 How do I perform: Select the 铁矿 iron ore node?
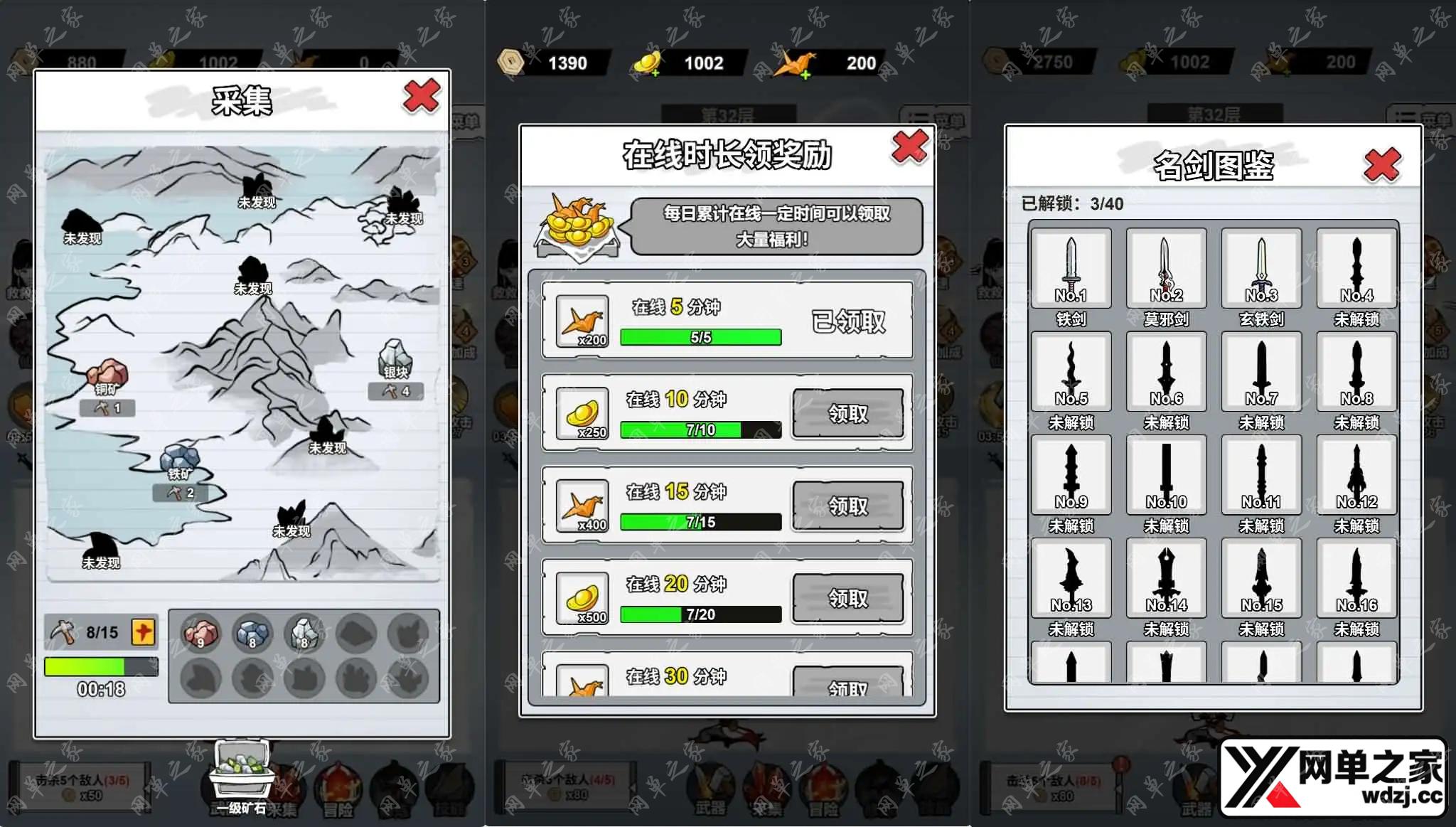180,461
